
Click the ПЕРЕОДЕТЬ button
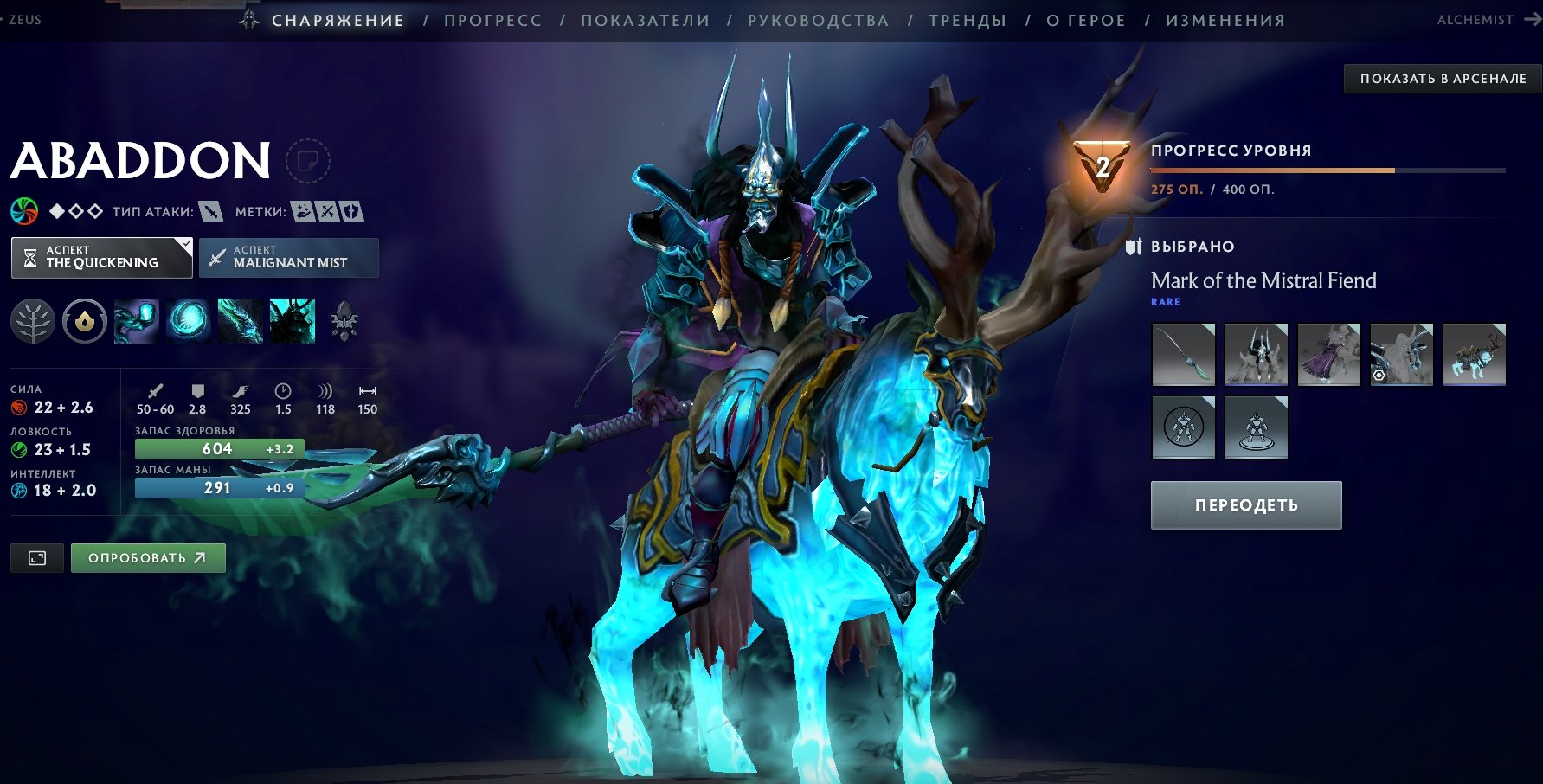tap(1245, 504)
